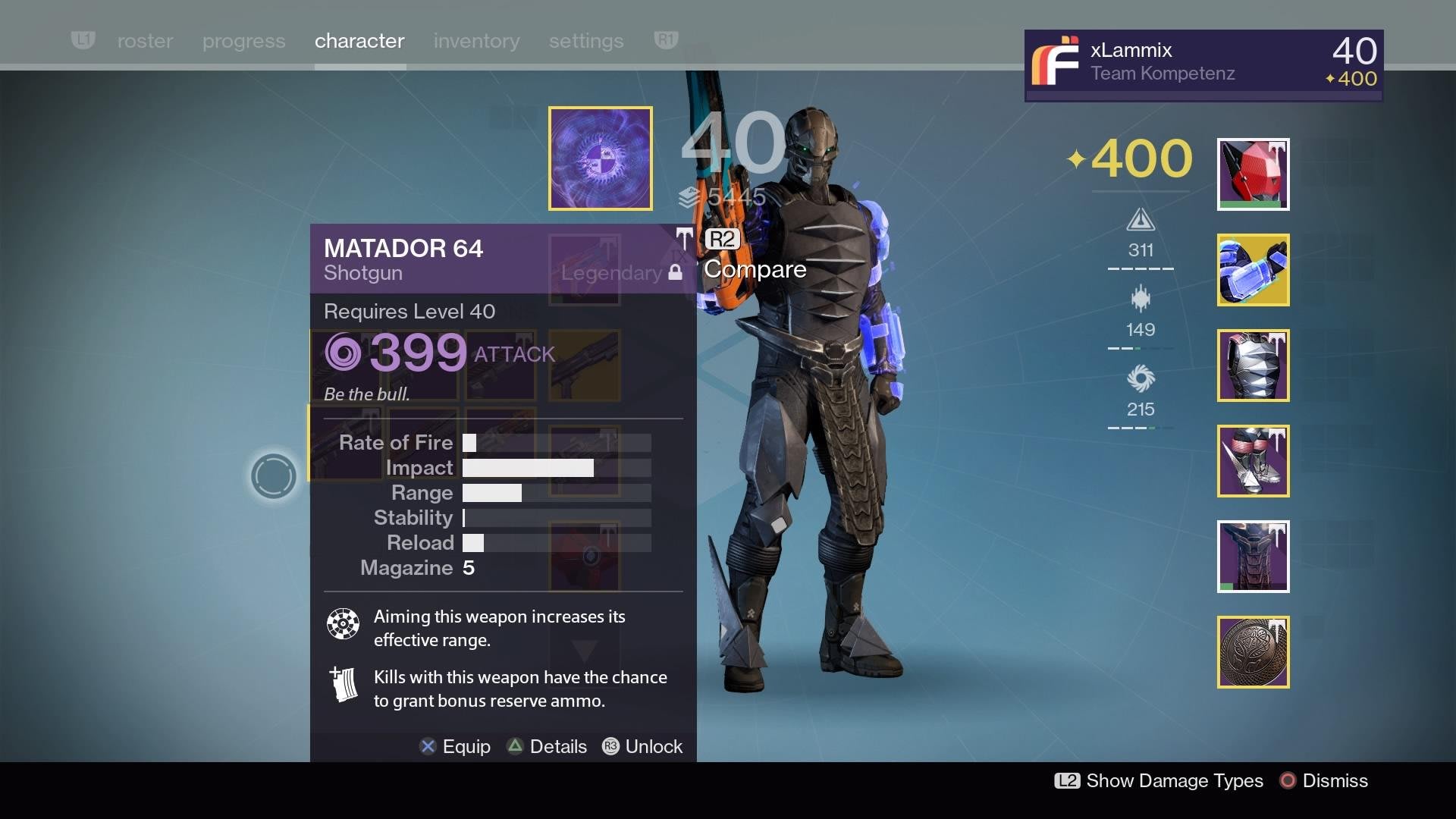Screen dimensions: 1456x819
Task: Select the leg armor item
Action: pos(1254,461)
